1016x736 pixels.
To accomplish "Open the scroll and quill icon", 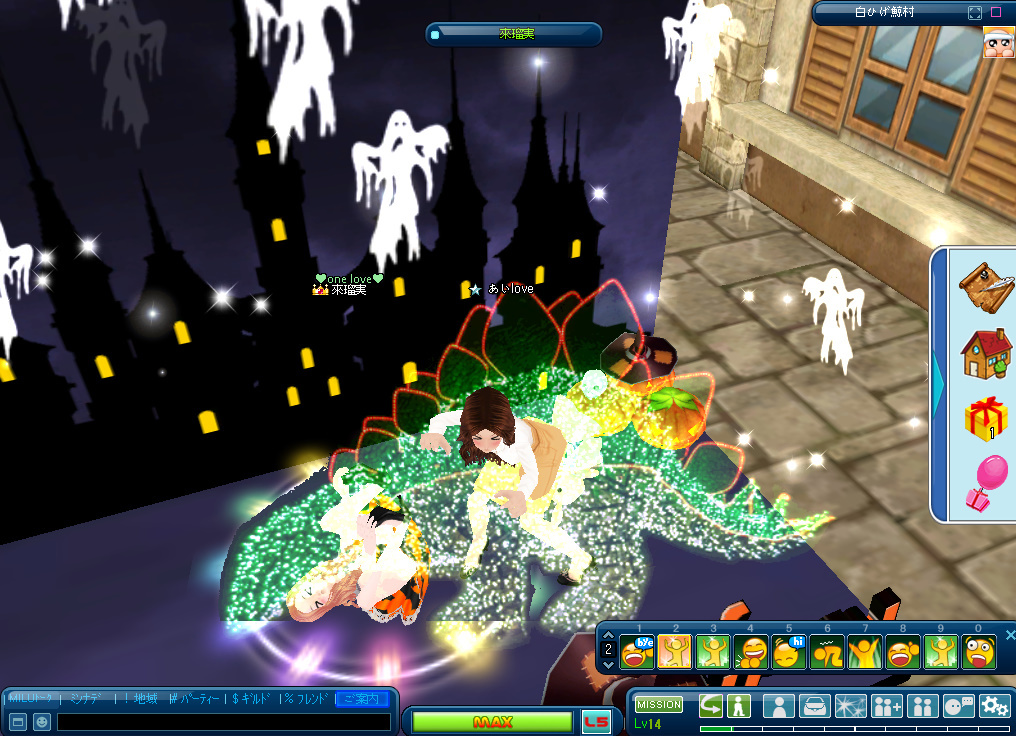I will pos(985,285).
